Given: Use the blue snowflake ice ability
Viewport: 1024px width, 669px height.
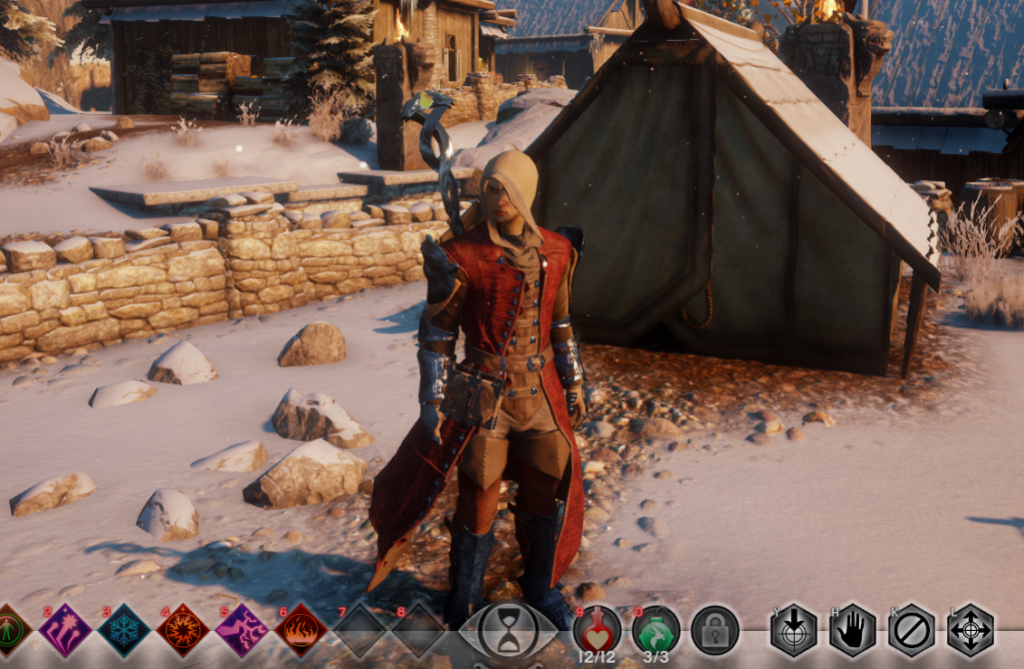Looking at the screenshot, I should [x=124, y=630].
